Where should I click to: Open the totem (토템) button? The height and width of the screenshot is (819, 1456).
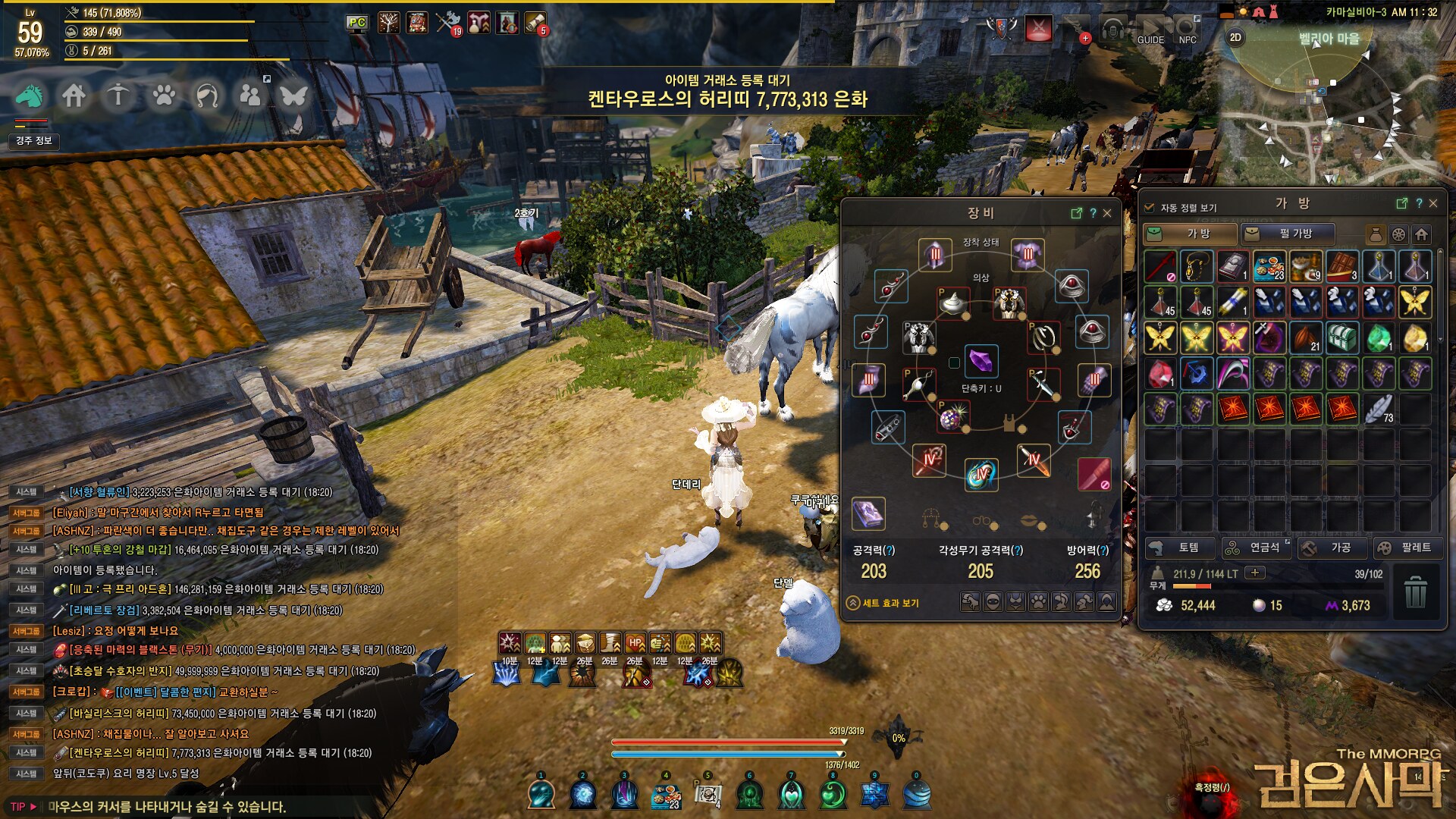tap(1179, 548)
